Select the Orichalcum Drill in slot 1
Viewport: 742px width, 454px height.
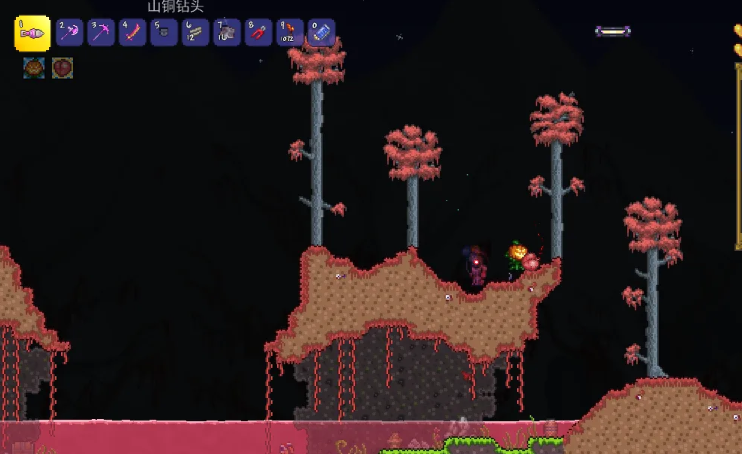pos(33,33)
